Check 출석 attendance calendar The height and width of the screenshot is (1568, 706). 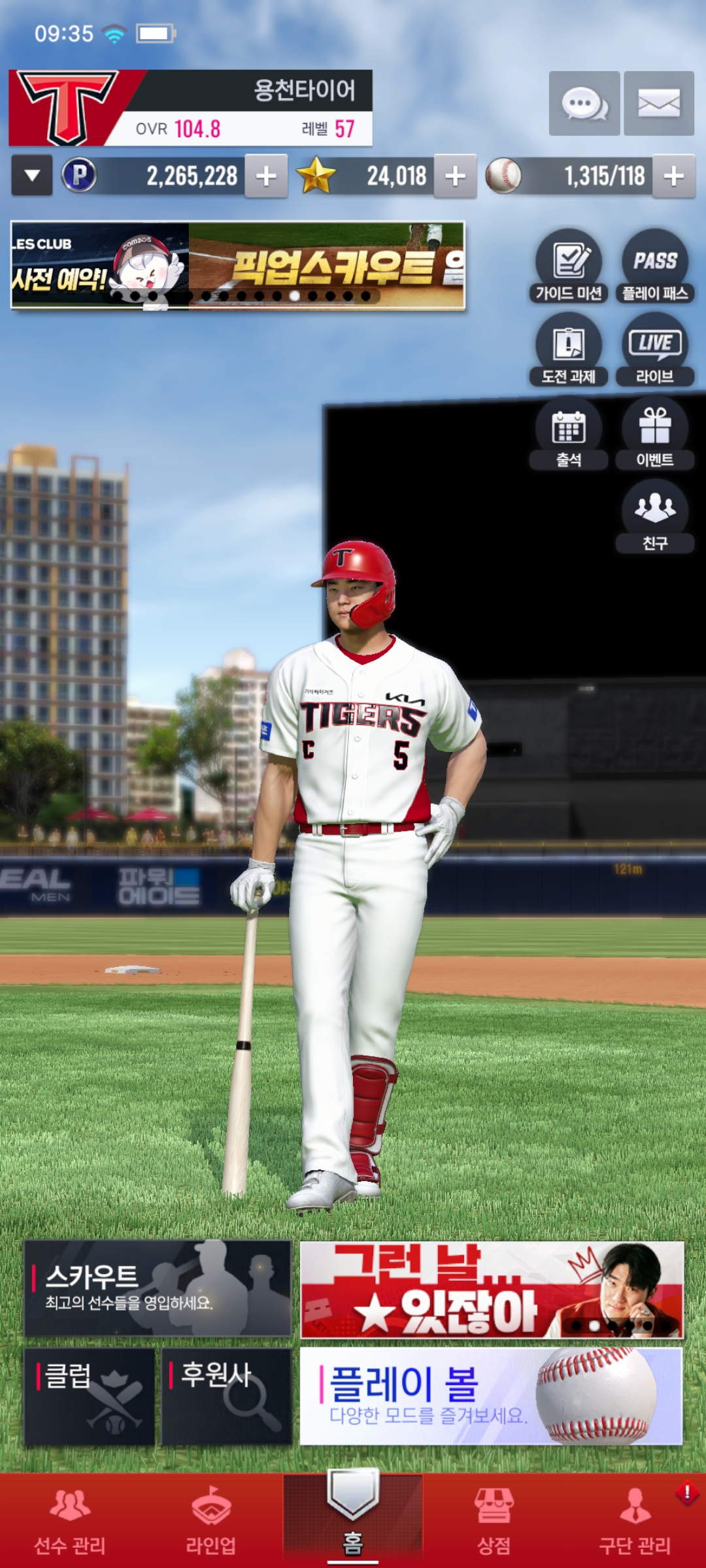click(569, 434)
